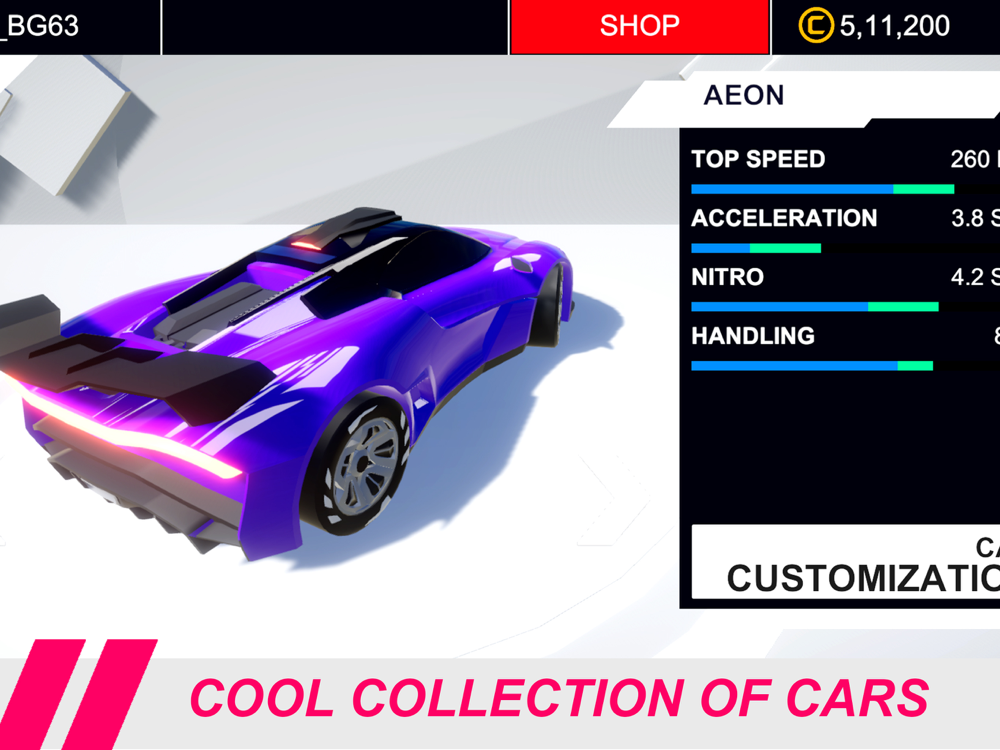
Task: Open the car customization button
Action: (846, 562)
